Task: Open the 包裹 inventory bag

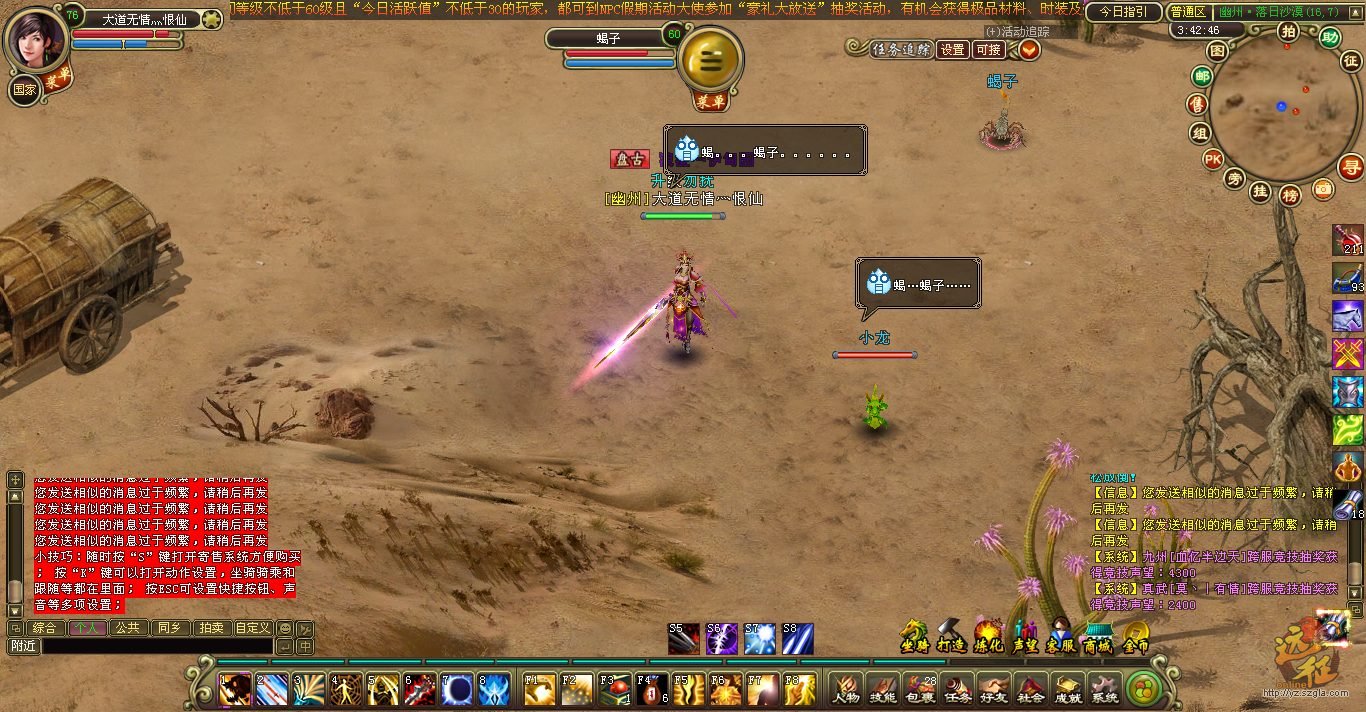Action: (920, 688)
